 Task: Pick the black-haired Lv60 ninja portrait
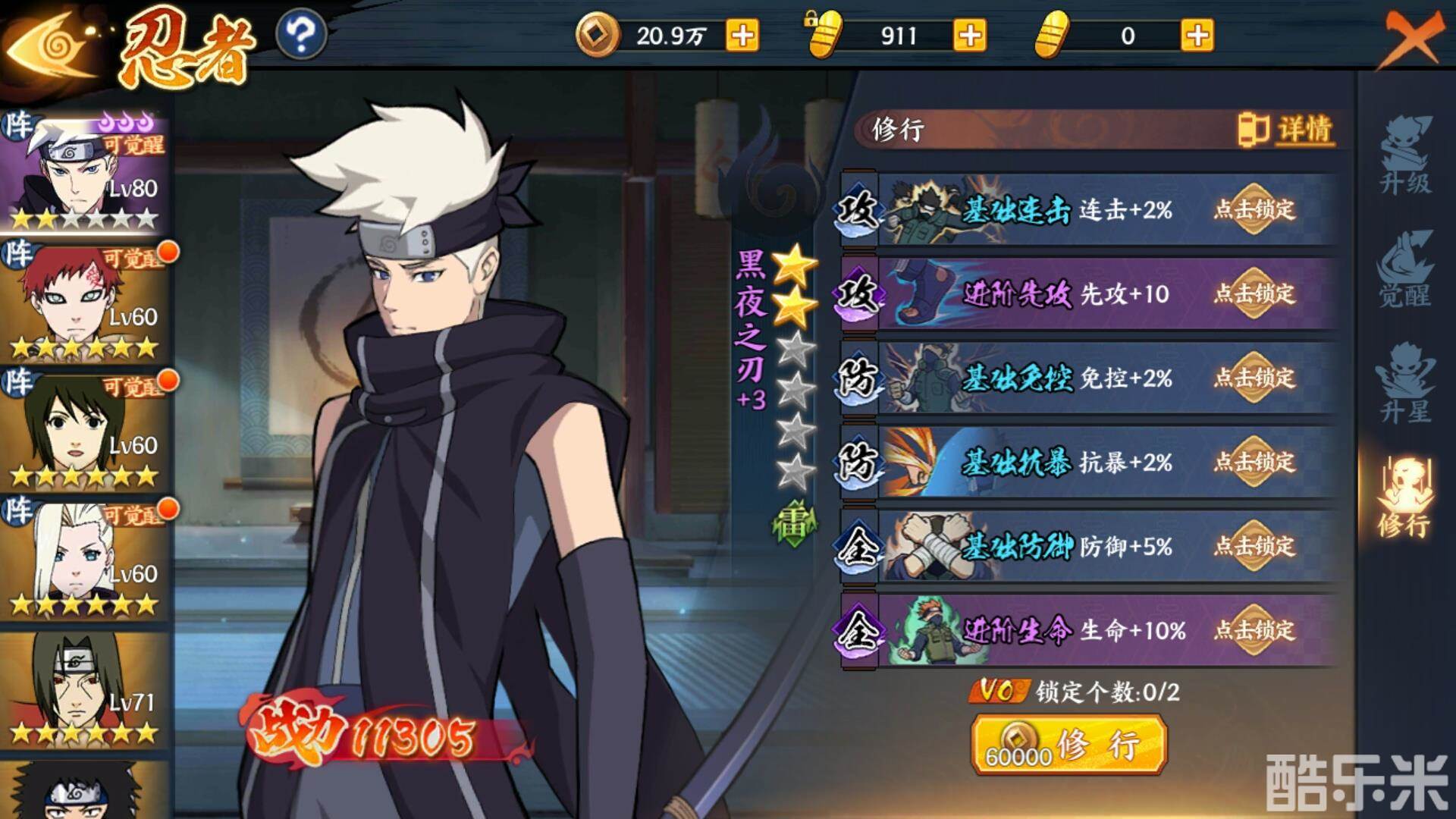[x=83, y=430]
